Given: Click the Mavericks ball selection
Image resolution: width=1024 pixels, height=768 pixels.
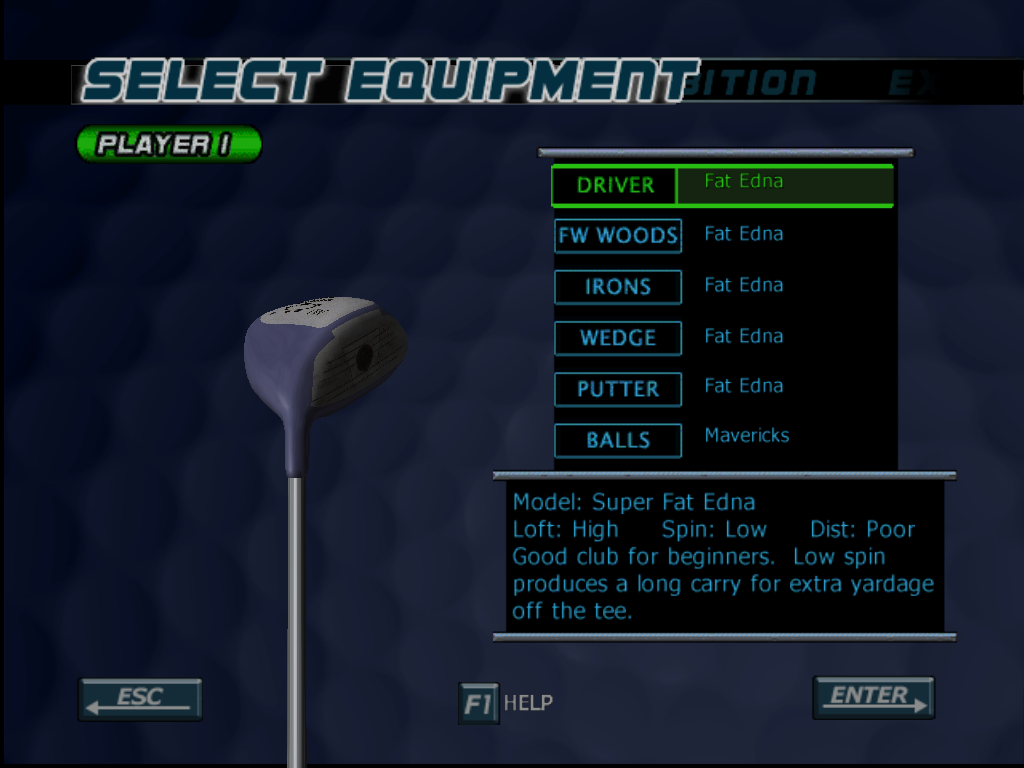Looking at the screenshot, I should pos(747,436).
